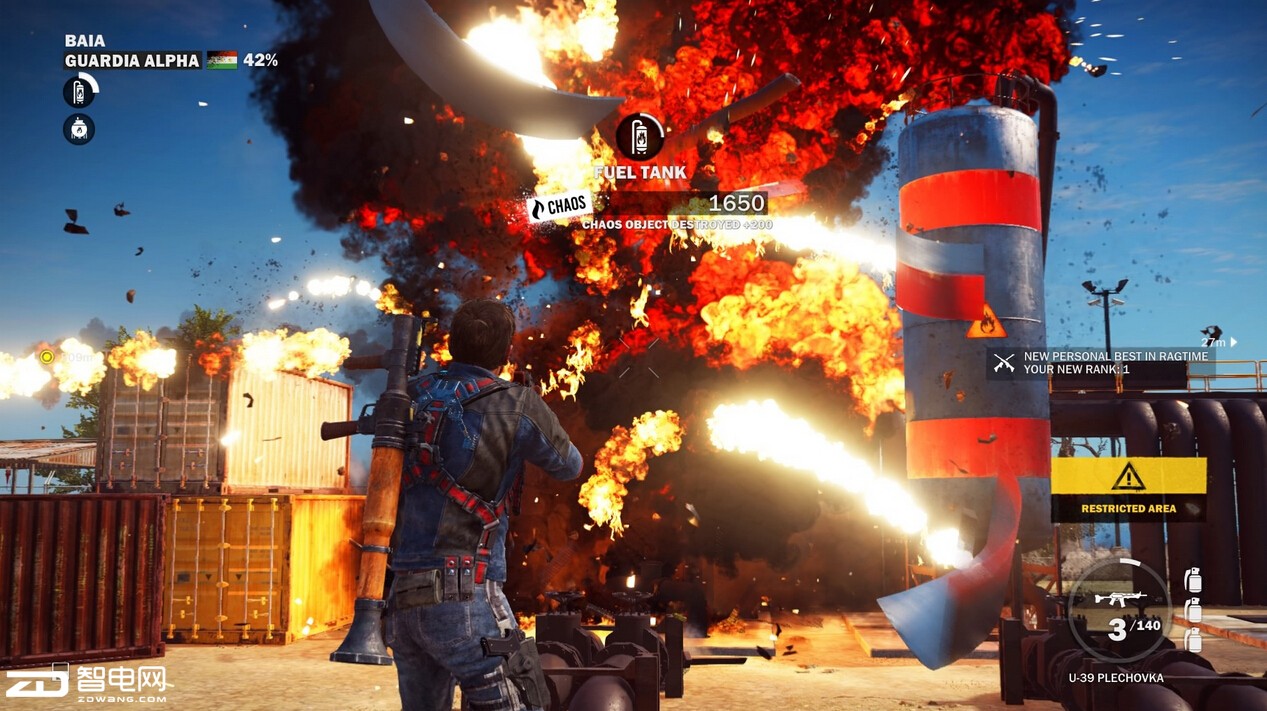Viewport: 1267px width, 711px height.
Task: Open the Ragtime personal best notification
Action: pos(1100,363)
